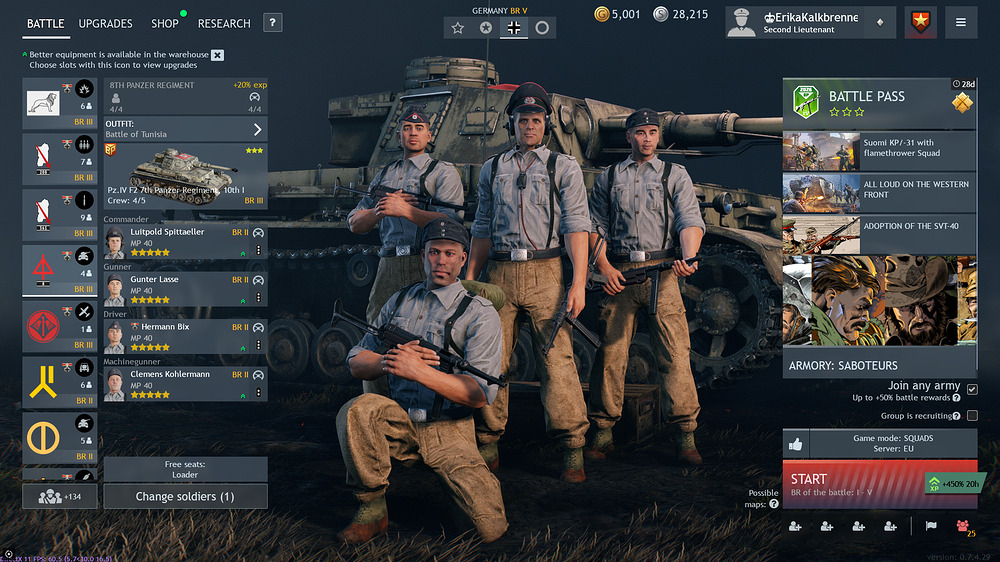This screenshot has height=562, width=1000.
Task: Toggle the Join any army checkbox
Action: pyautogui.click(x=972, y=389)
